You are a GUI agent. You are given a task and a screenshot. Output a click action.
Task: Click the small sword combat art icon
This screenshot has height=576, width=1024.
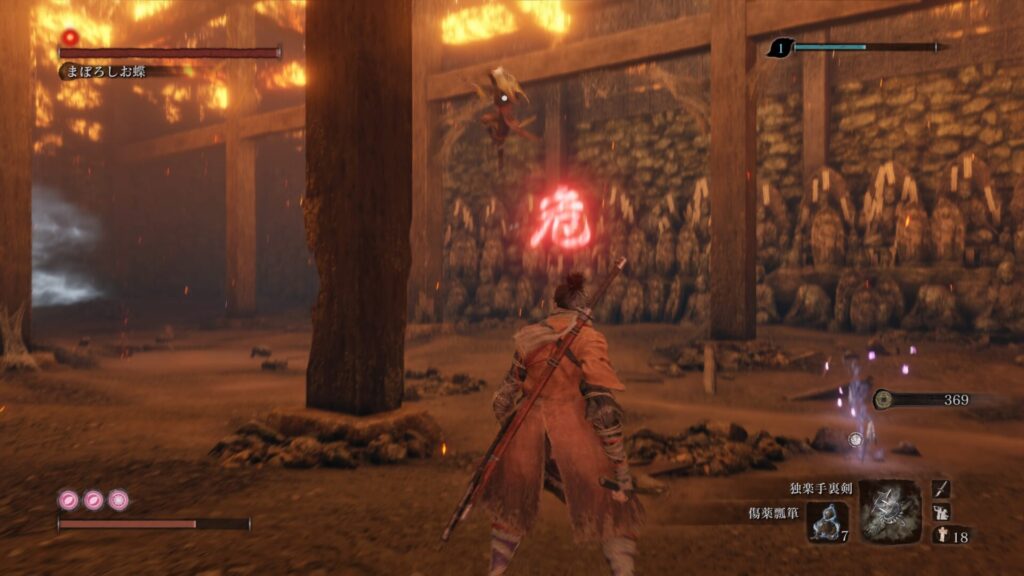click(941, 488)
